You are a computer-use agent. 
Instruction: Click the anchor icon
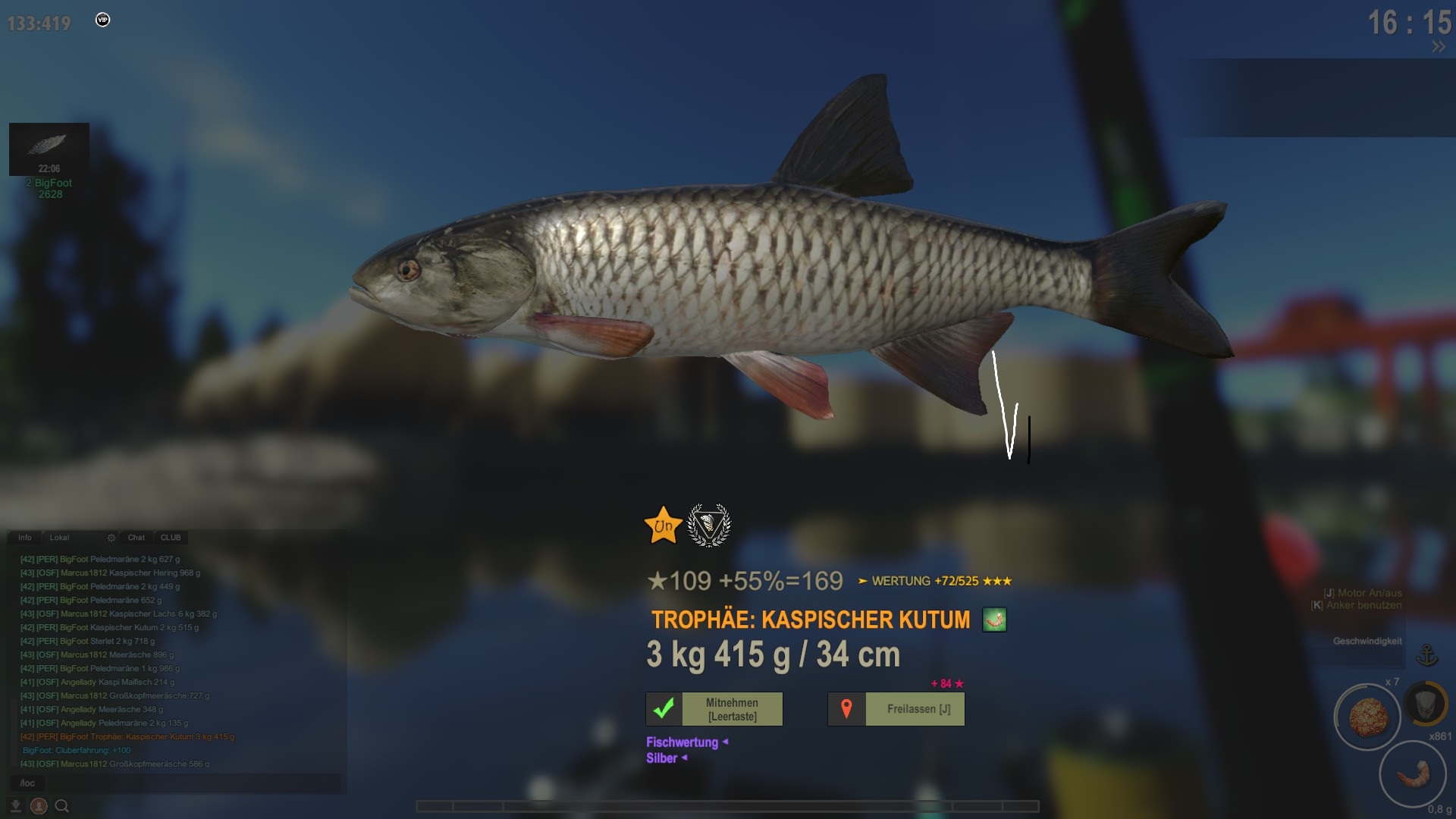click(x=1427, y=655)
